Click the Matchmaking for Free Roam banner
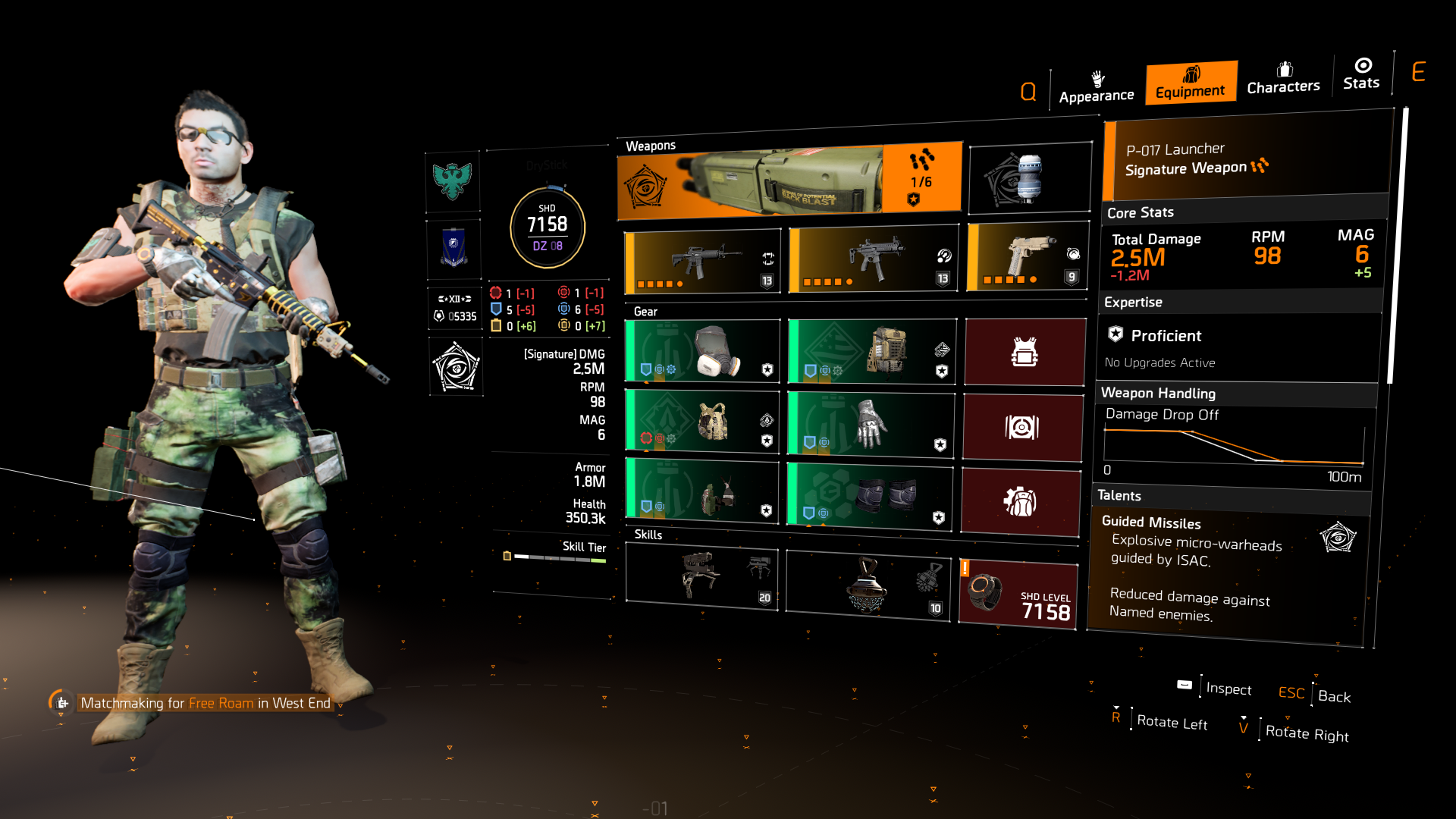The width and height of the screenshot is (1456, 819). [205, 703]
